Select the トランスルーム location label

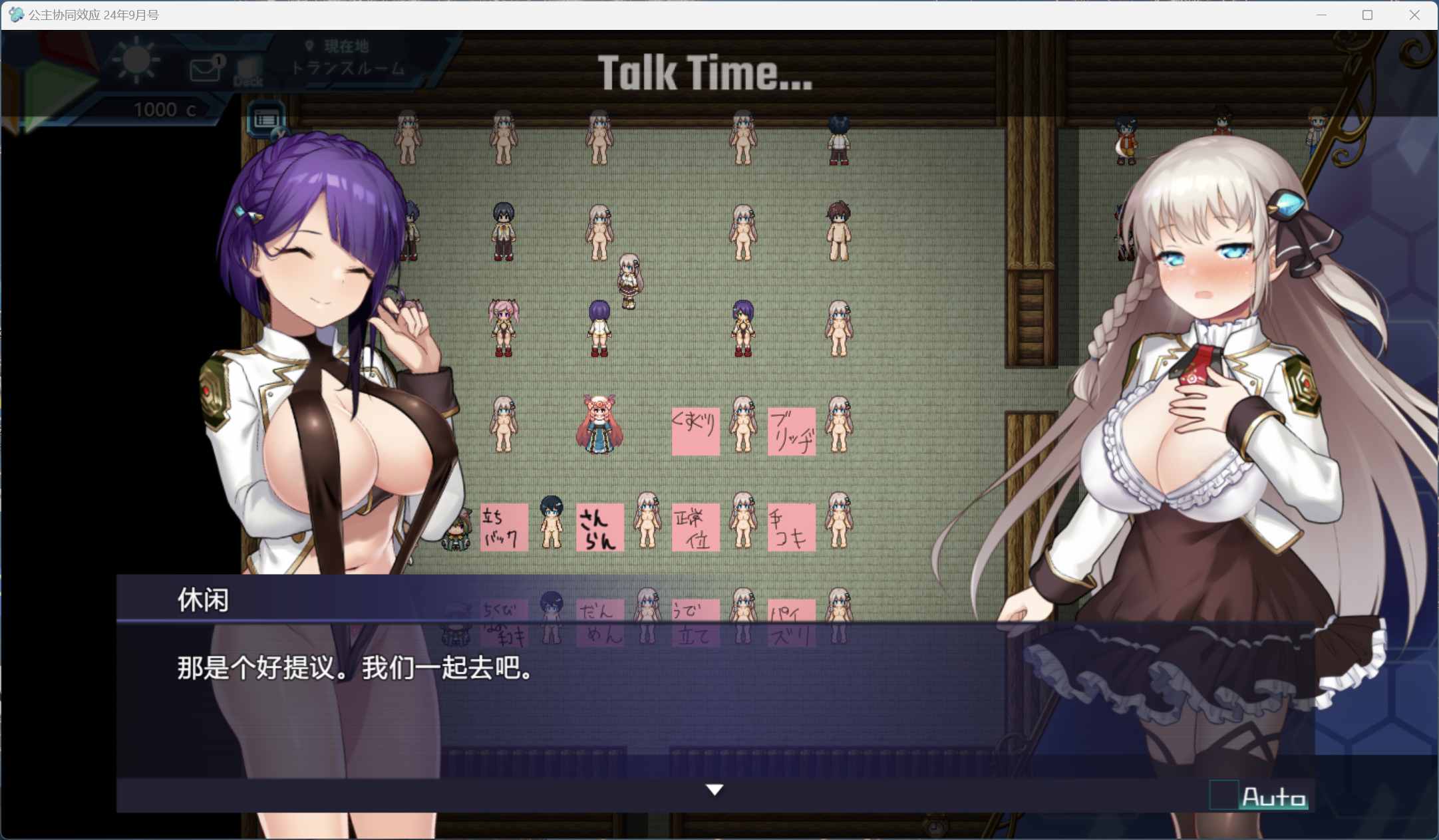[348, 67]
